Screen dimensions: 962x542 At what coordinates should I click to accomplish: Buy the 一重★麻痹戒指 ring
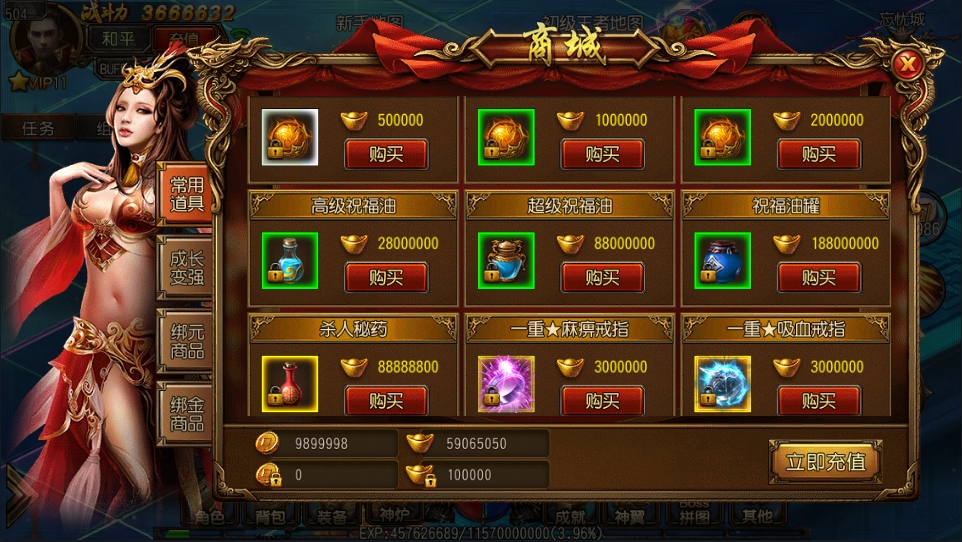coord(602,400)
